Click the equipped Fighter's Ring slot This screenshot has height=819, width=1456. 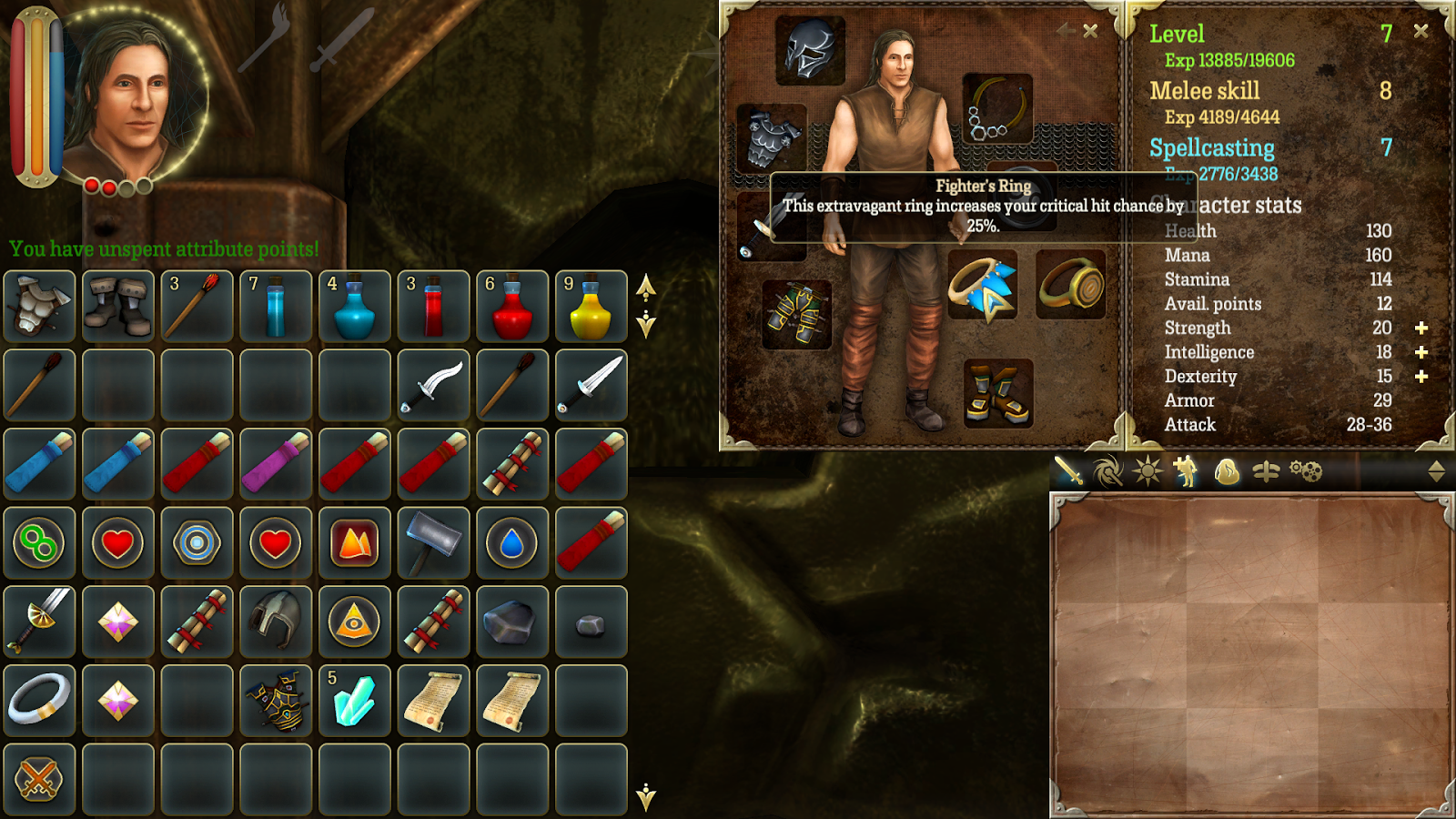(985, 291)
